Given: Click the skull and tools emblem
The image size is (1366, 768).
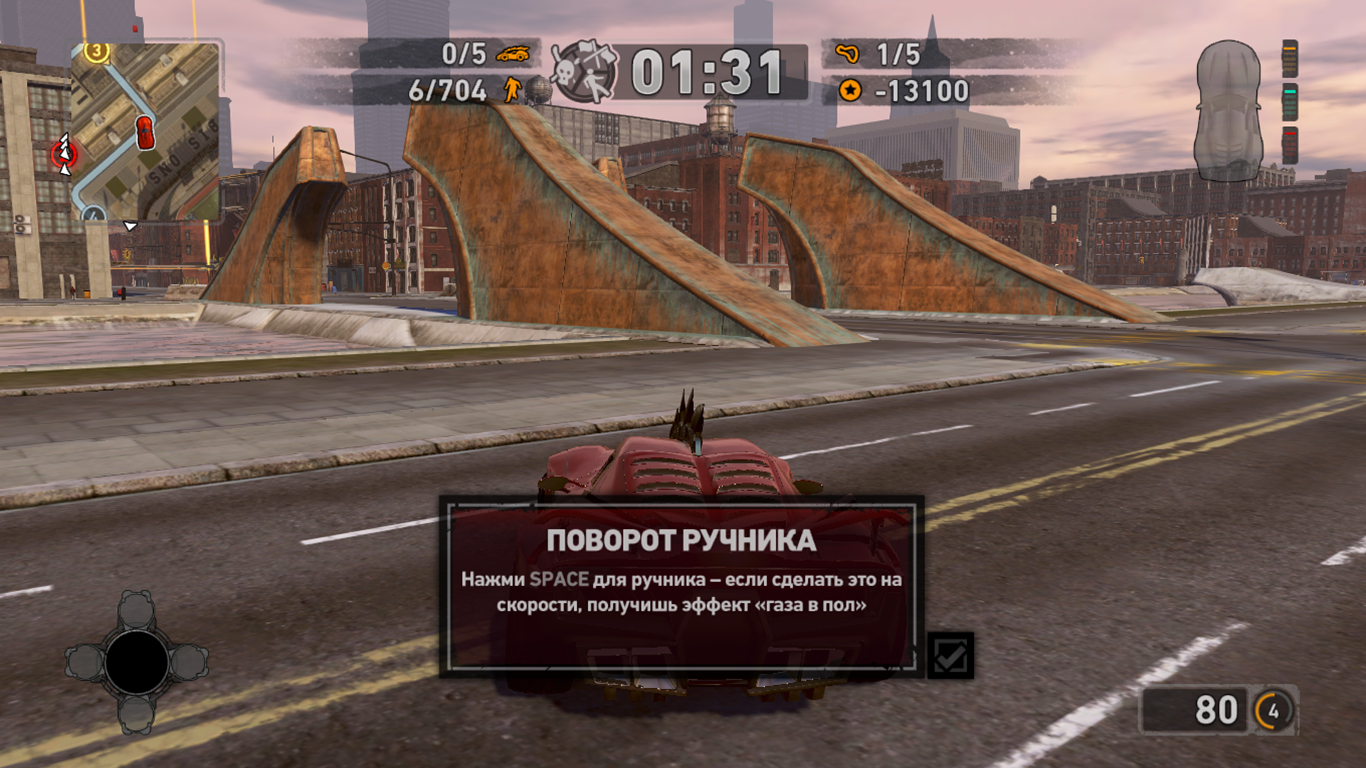Looking at the screenshot, I should point(585,72).
